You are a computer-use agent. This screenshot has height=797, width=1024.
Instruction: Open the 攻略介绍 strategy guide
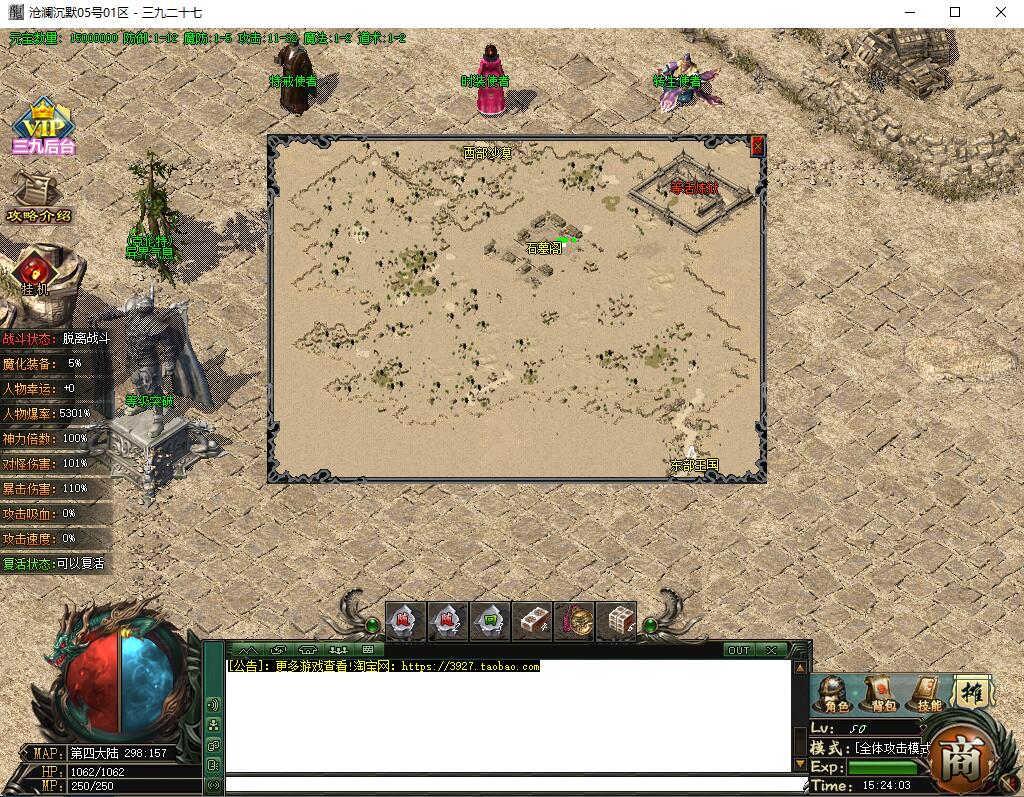pos(39,198)
